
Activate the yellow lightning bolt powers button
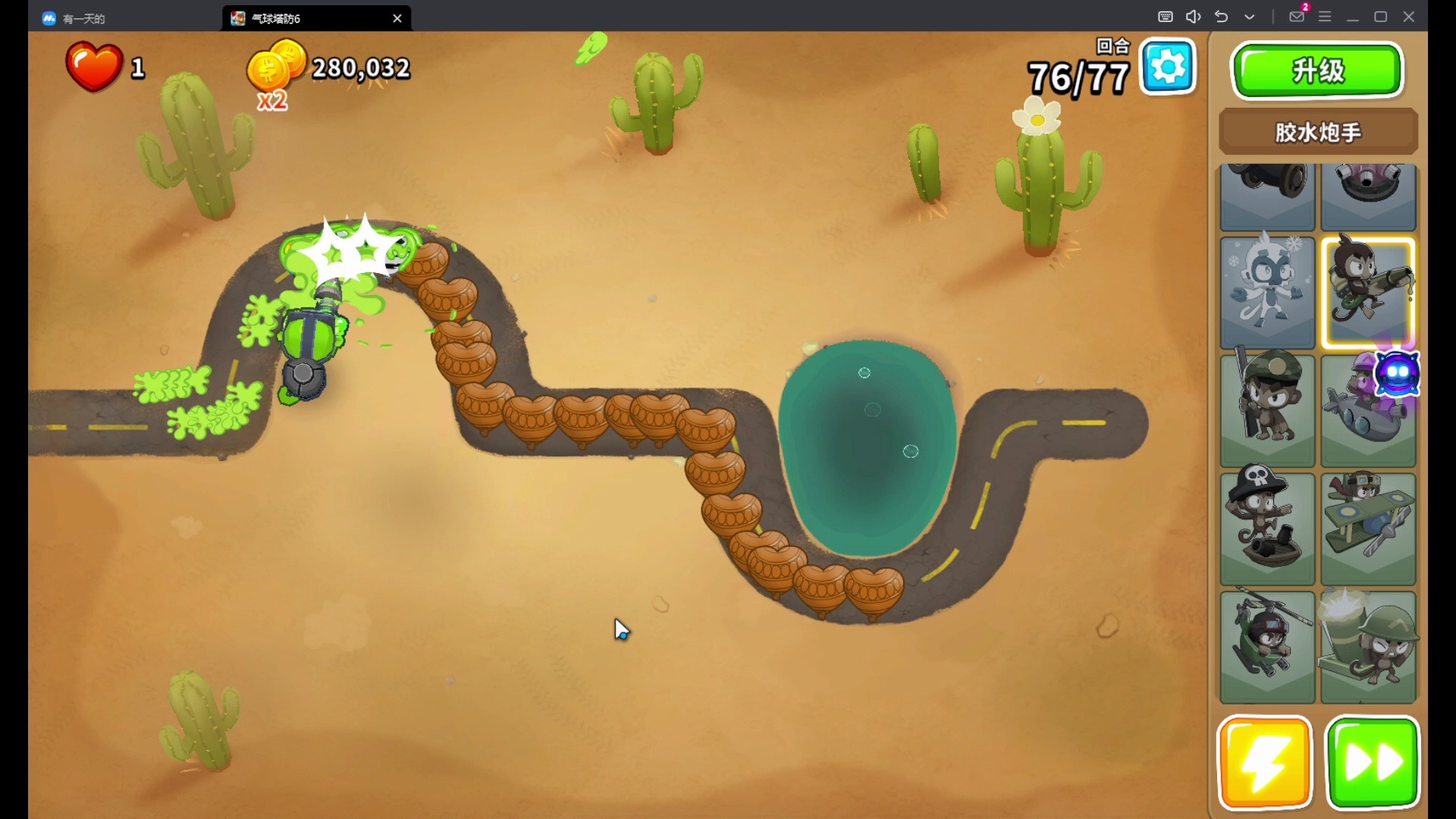(1264, 762)
